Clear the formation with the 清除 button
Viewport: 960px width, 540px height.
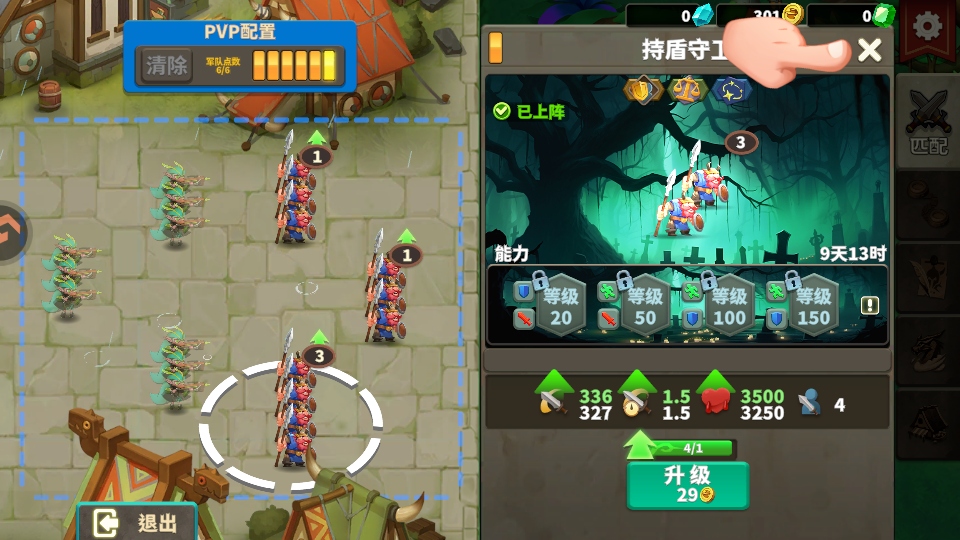click(166, 66)
